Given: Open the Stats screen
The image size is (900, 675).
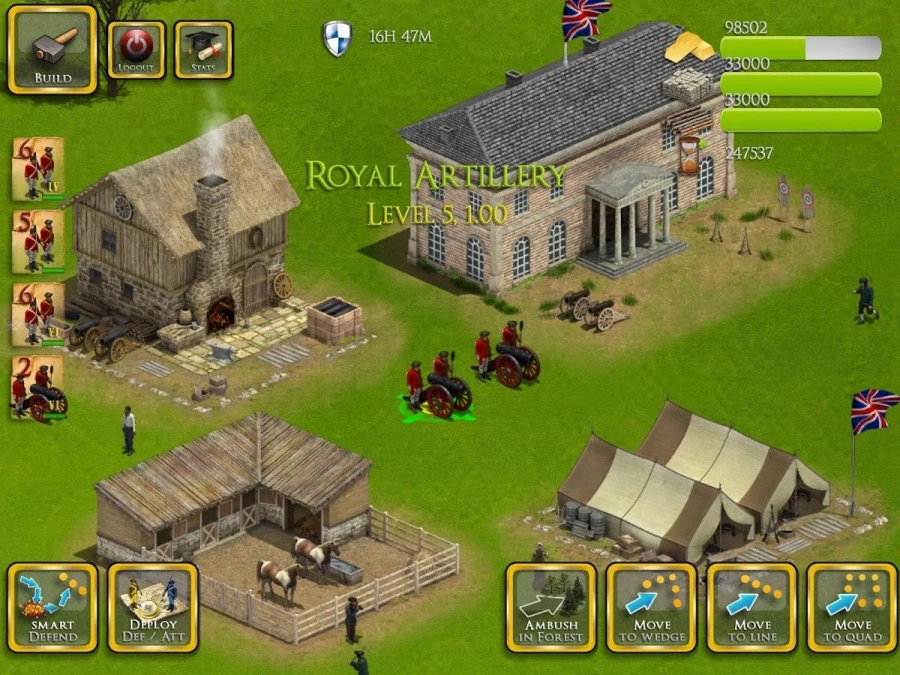Looking at the screenshot, I should coord(203,50).
